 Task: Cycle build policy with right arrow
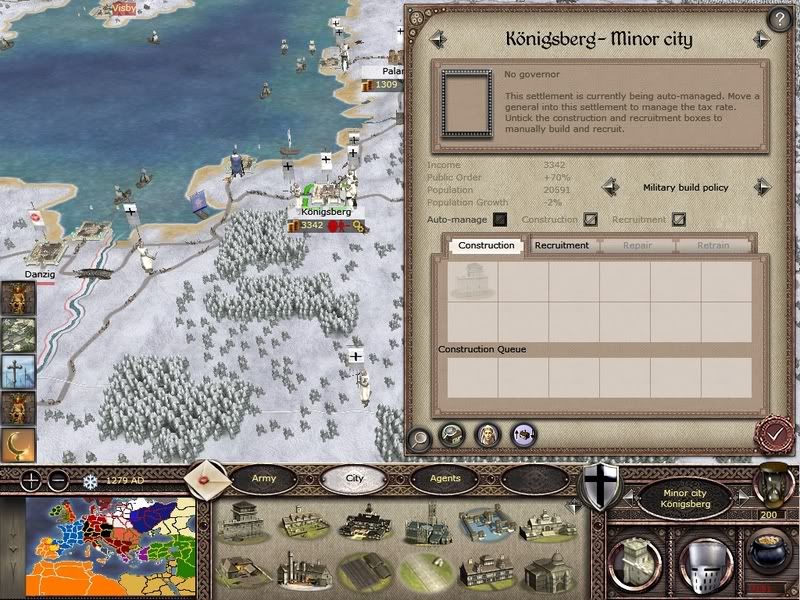point(763,187)
